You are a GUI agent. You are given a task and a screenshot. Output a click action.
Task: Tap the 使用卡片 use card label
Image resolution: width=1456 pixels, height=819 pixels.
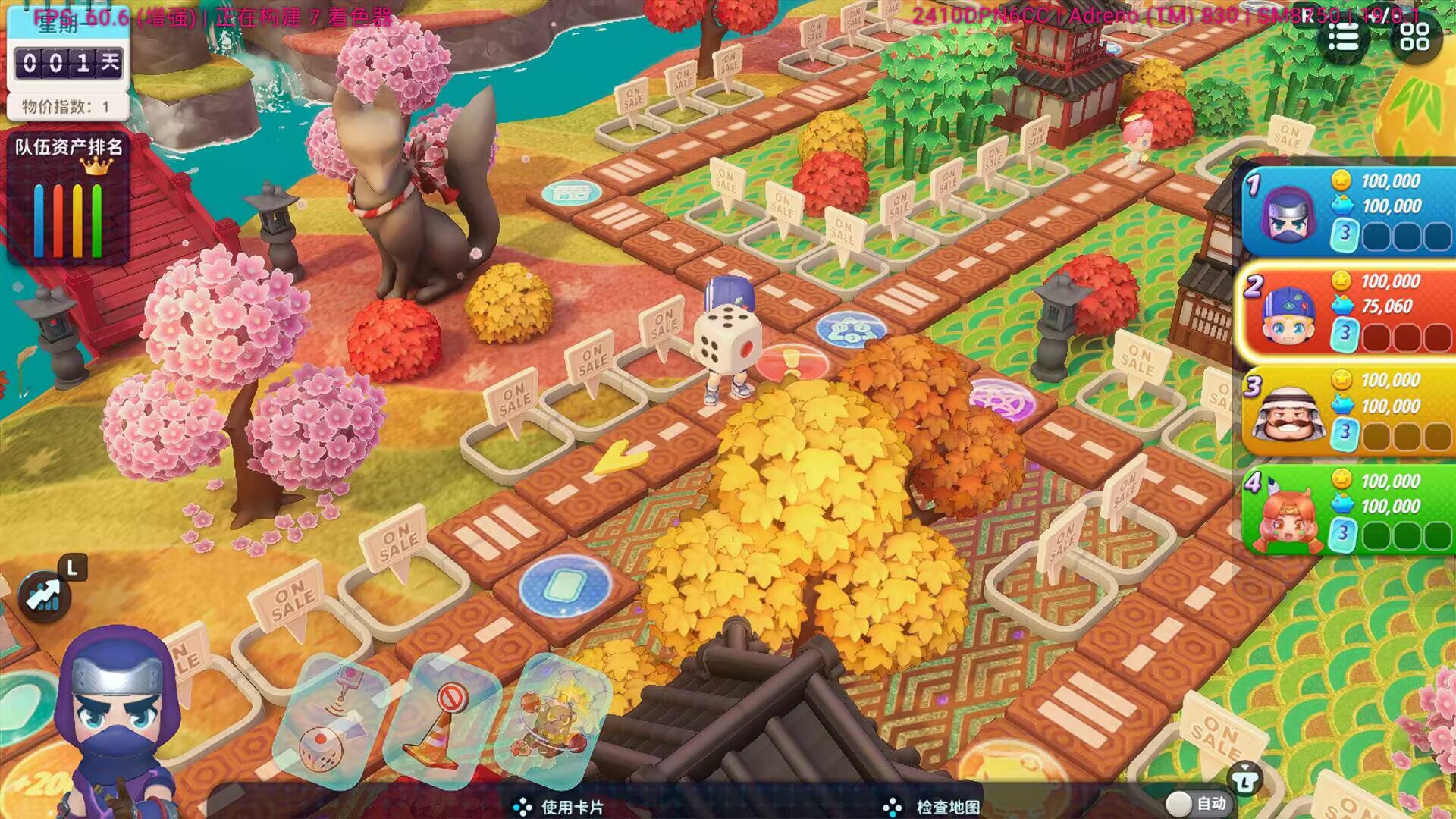(x=573, y=808)
